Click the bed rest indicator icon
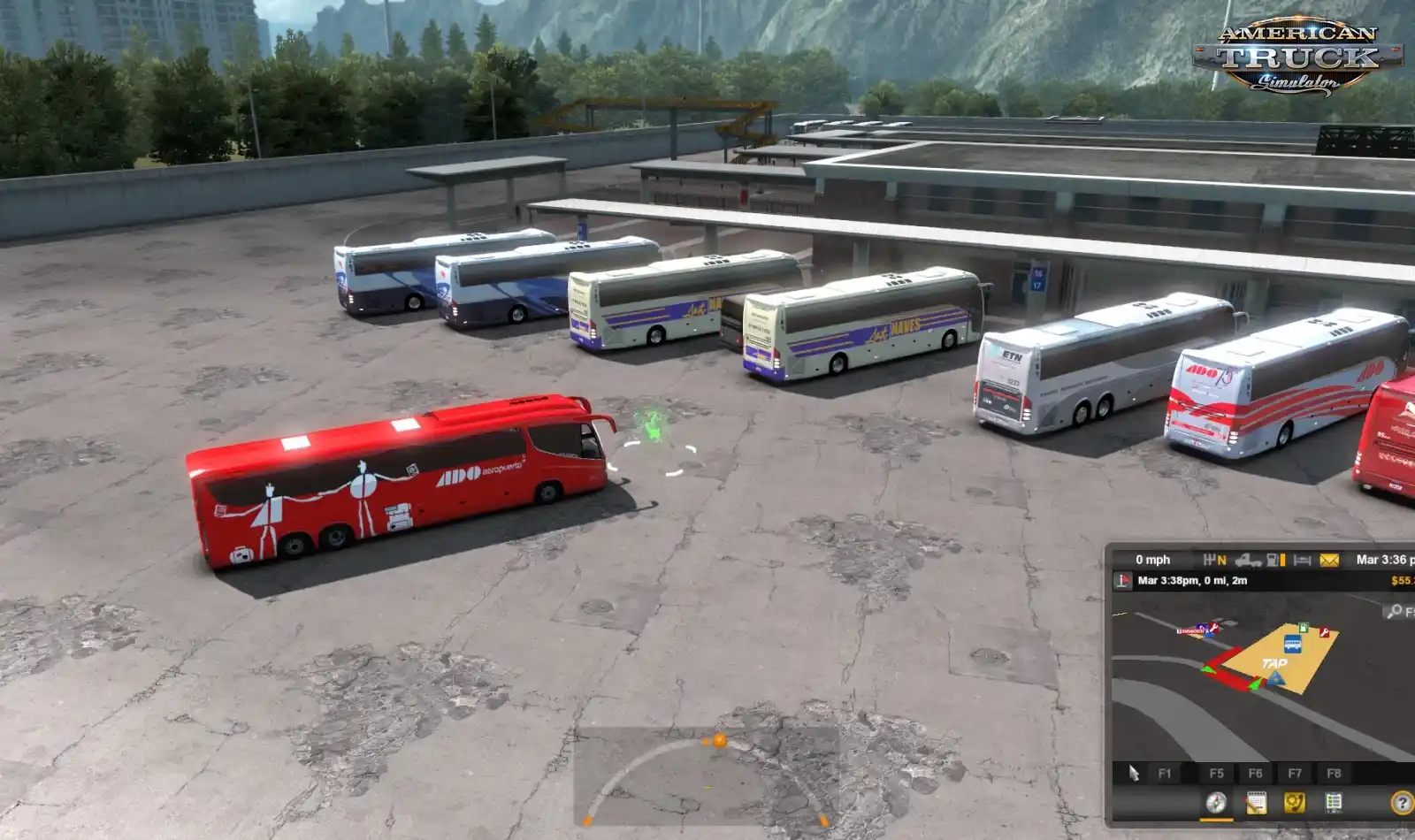This screenshot has height=840, width=1415. 1302,560
